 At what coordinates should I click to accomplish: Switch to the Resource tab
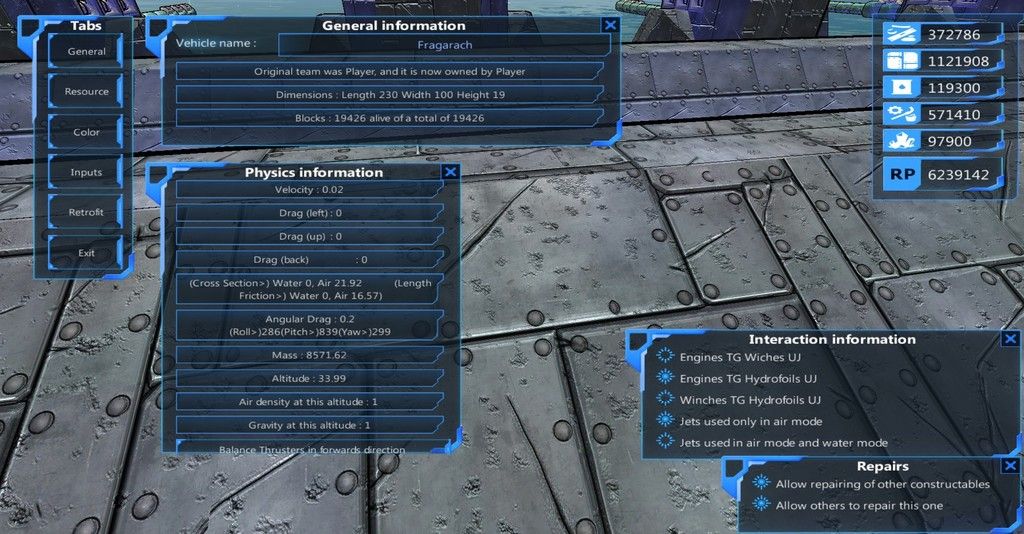point(86,92)
